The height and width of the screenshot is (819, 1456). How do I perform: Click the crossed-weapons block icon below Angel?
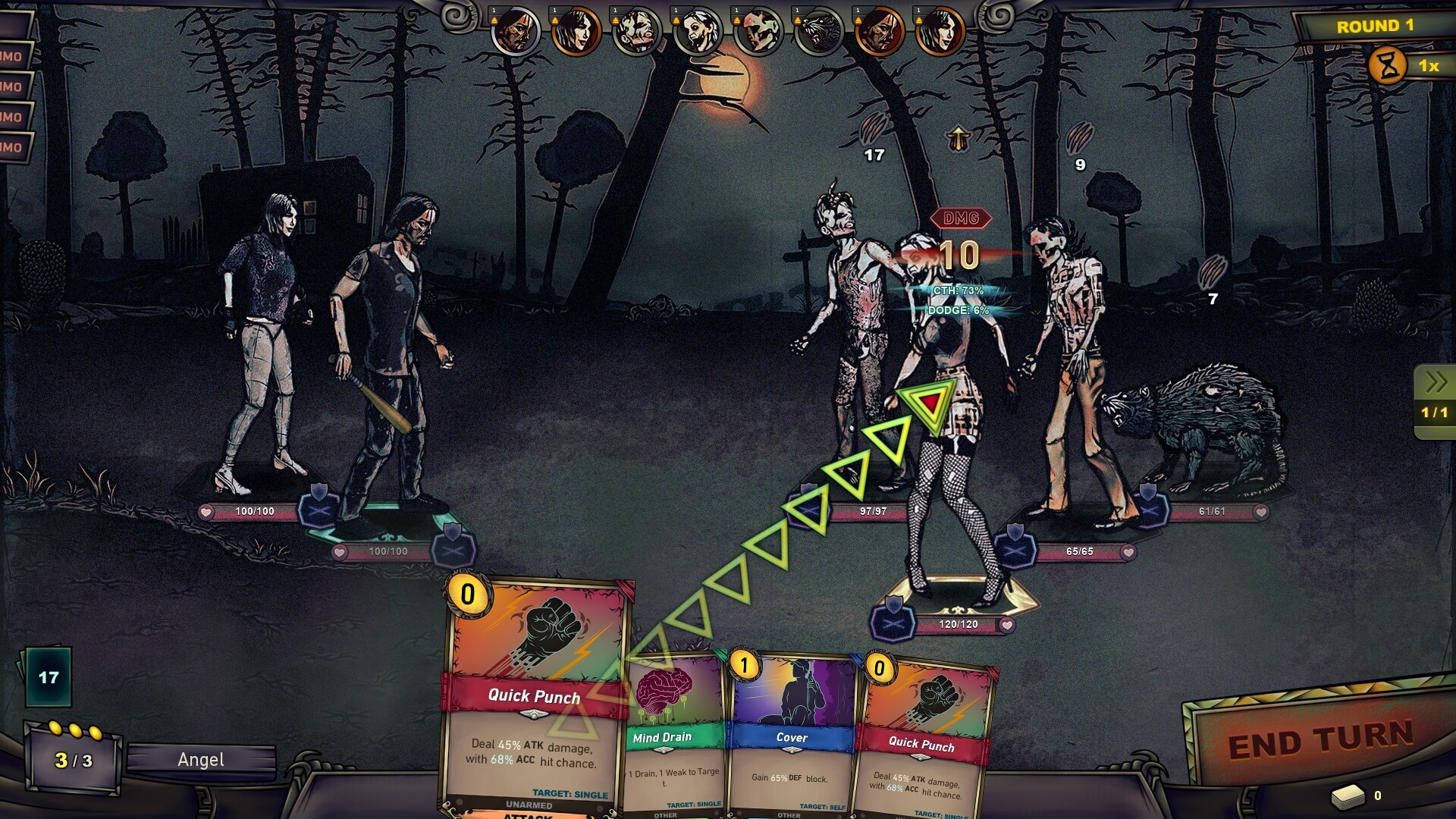click(x=892, y=620)
